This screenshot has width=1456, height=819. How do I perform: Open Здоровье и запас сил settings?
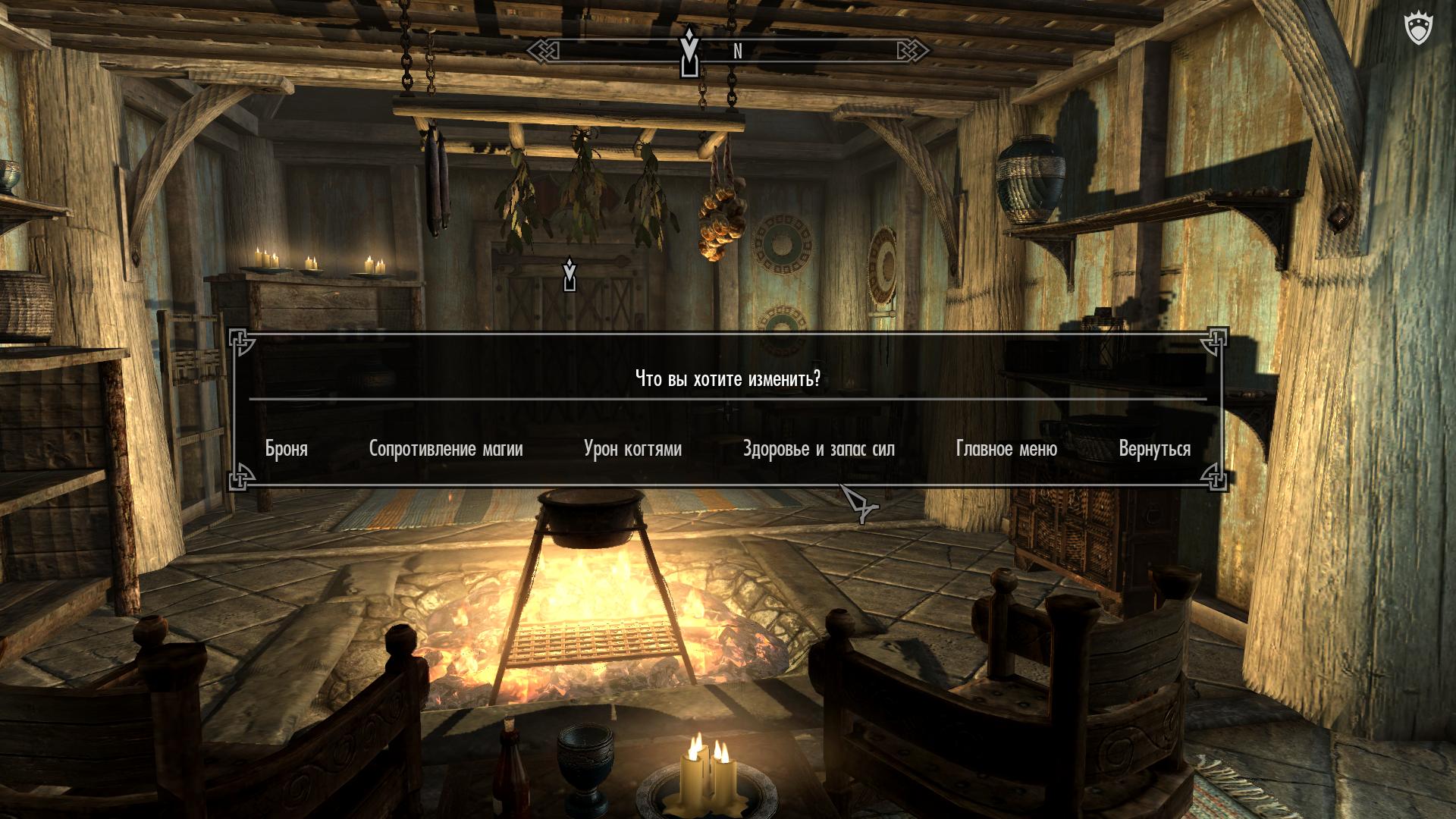coord(819,449)
